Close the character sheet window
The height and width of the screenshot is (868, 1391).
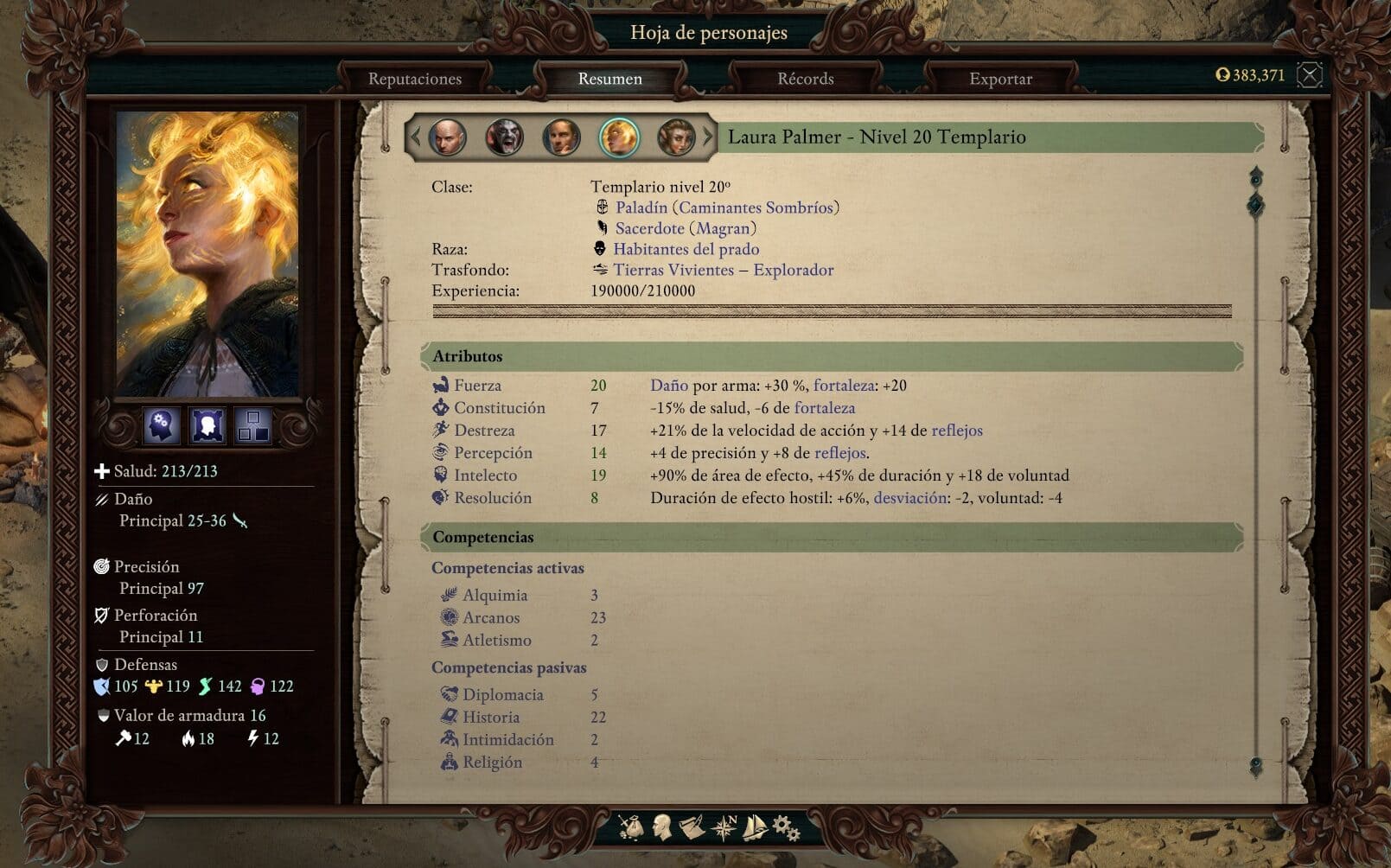(1310, 75)
